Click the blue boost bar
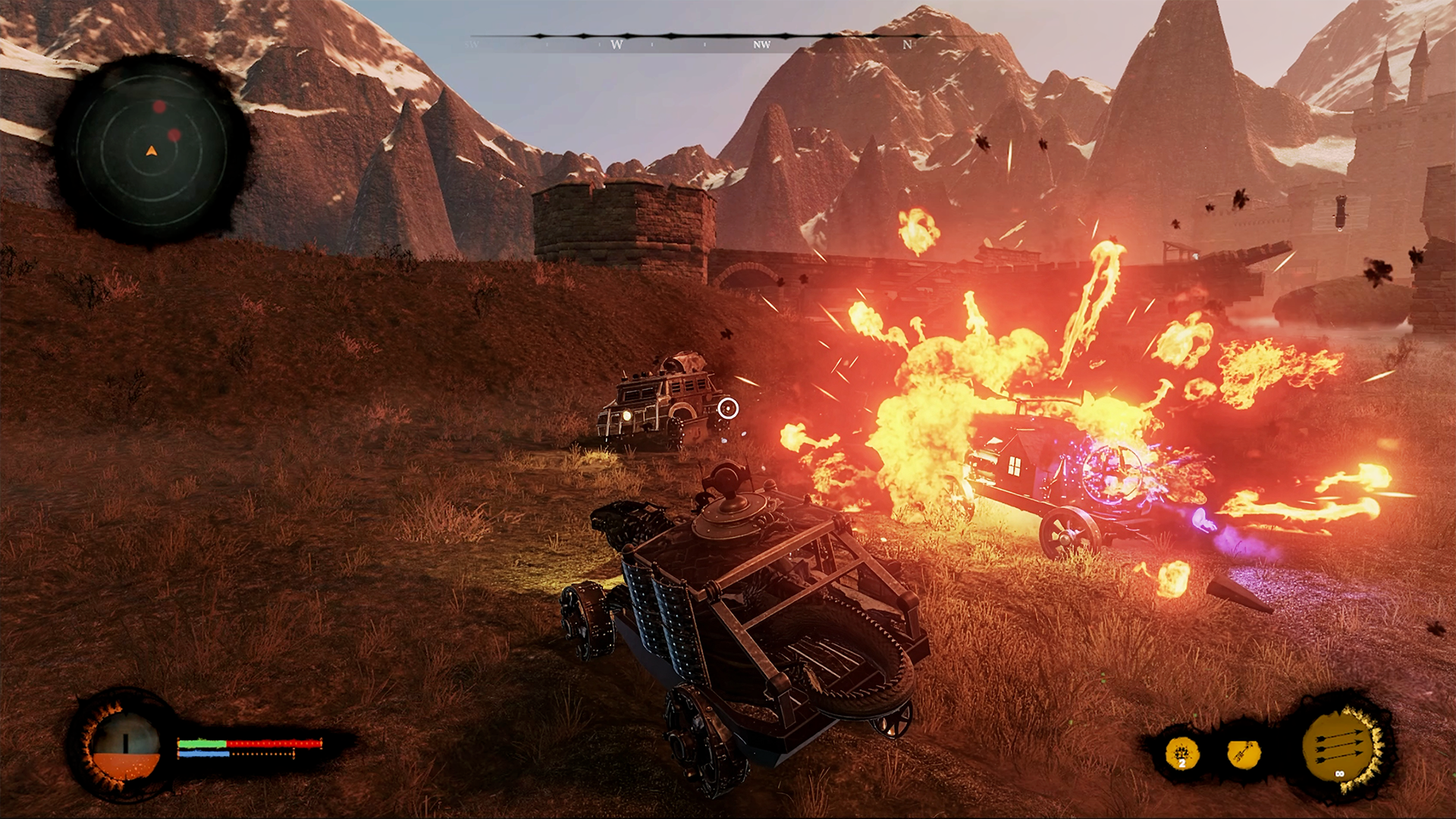The width and height of the screenshot is (1456, 819). point(204,755)
